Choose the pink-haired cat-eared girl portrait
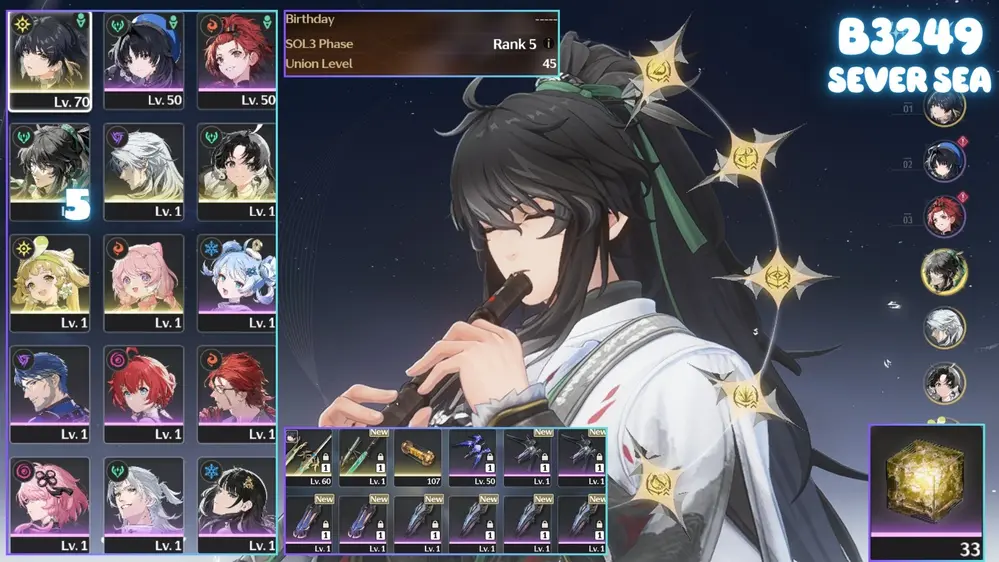This screenshot has height=562, width=999. click(x=143, y=282)
